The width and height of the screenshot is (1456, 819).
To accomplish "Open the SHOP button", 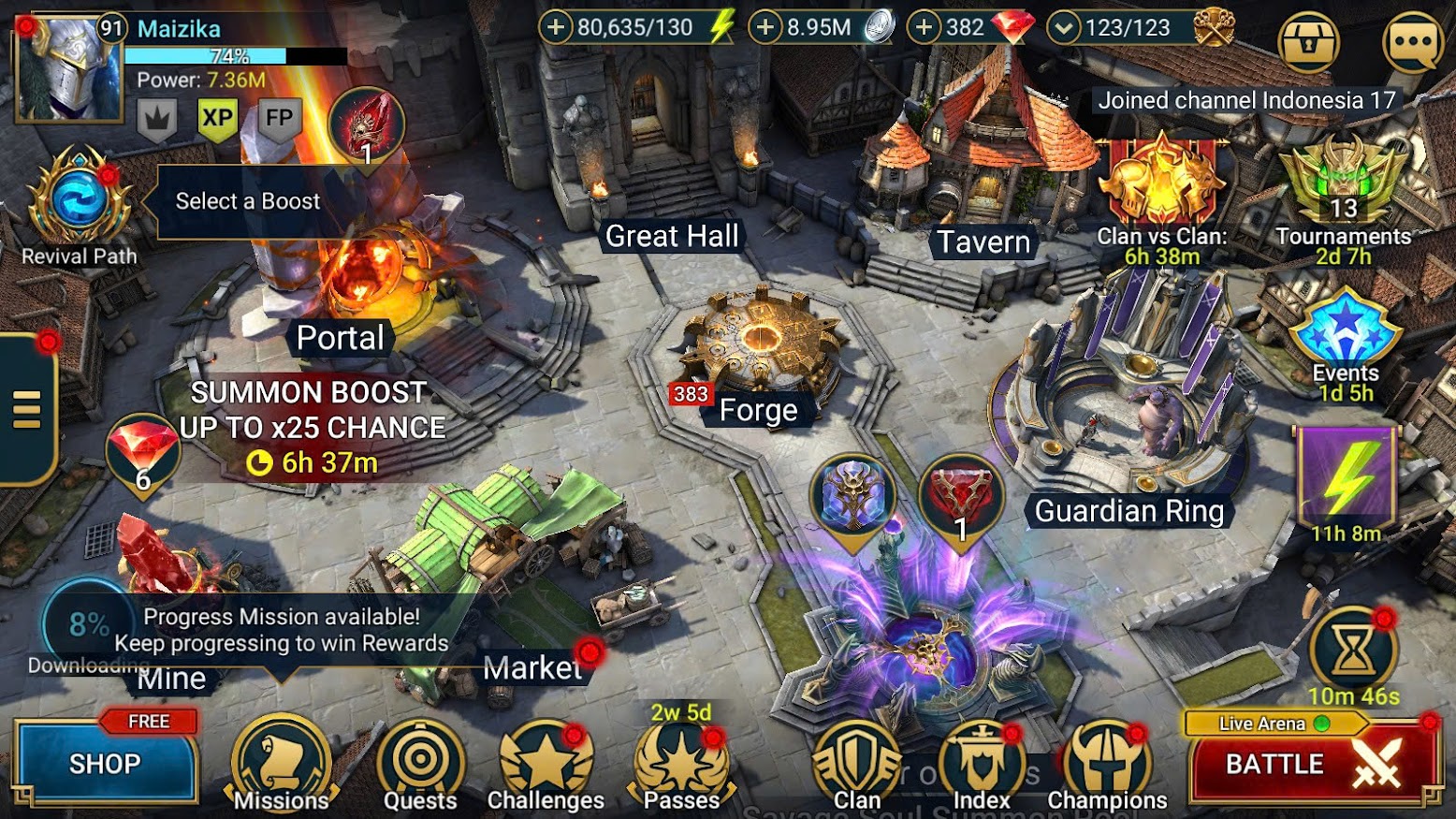I will tap(105, 764).
